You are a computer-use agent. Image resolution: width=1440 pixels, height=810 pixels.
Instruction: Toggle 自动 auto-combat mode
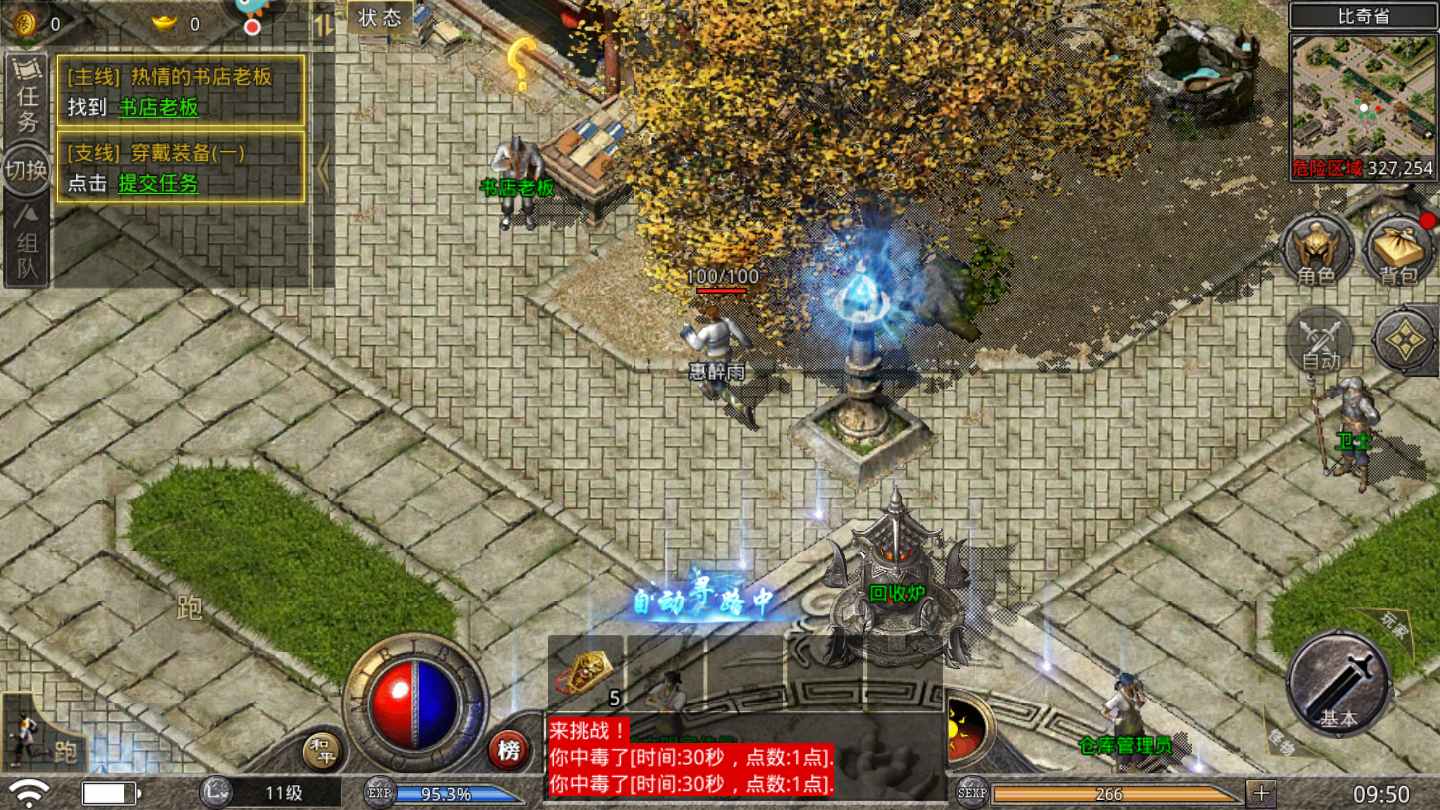pos(1320,343)
